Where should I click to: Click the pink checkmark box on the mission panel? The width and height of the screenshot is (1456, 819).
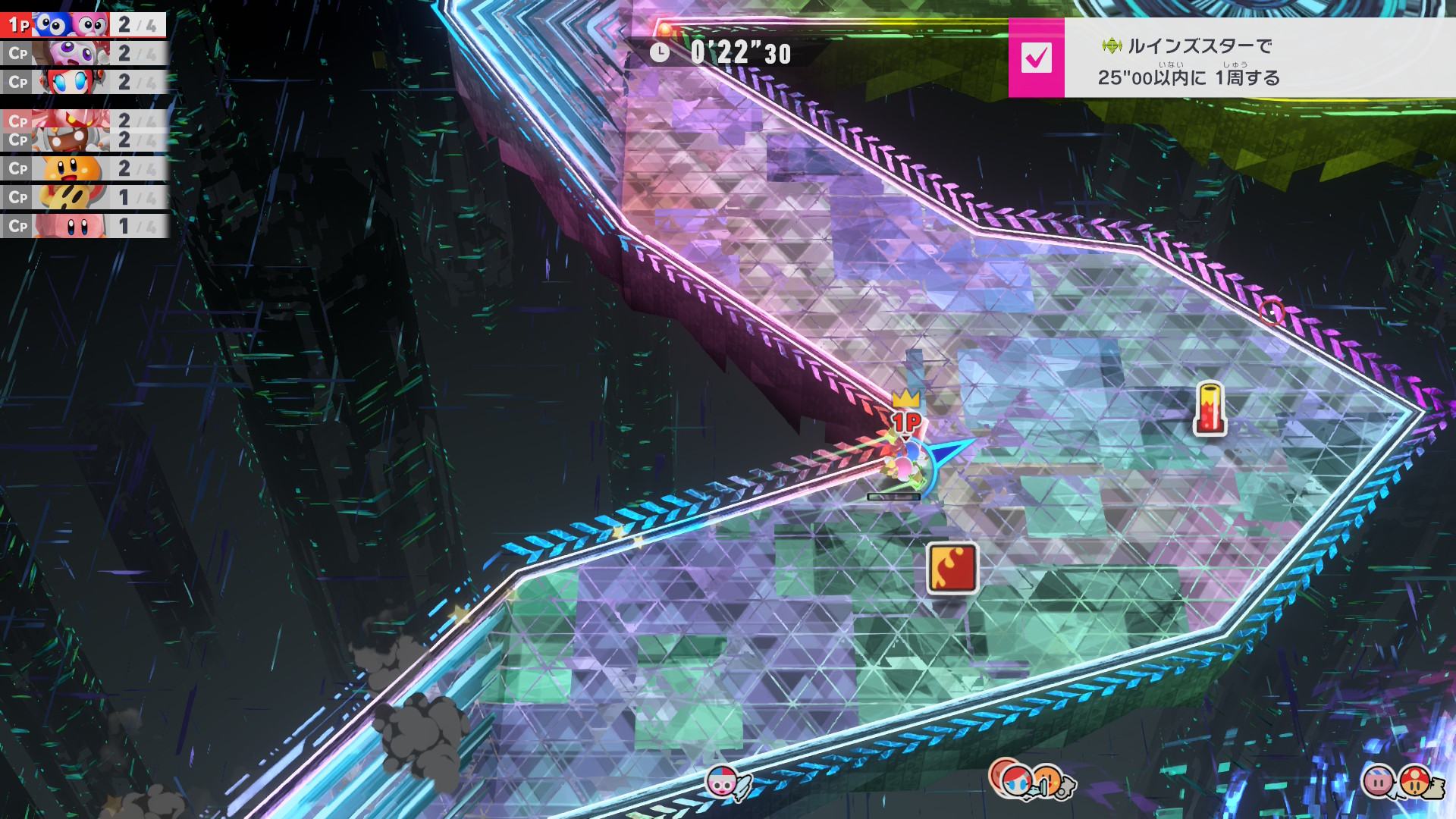pyautogui.click(x=1036, y=58)
